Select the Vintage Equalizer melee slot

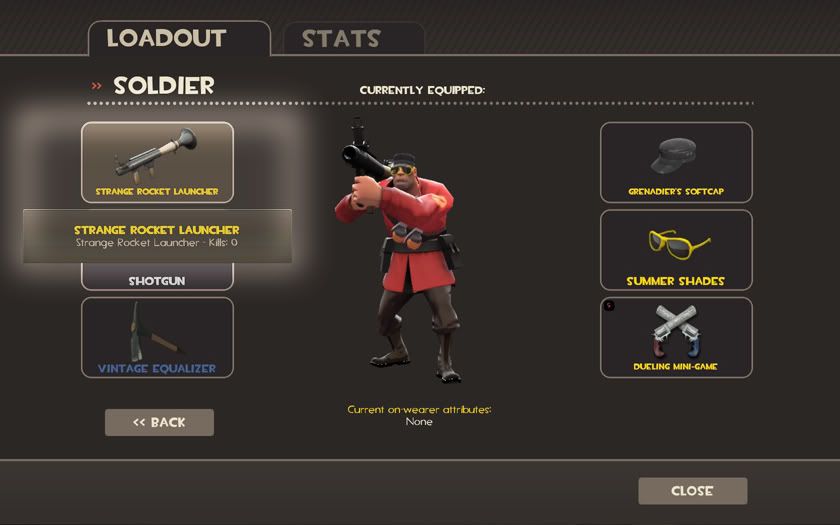click(157, 337)
